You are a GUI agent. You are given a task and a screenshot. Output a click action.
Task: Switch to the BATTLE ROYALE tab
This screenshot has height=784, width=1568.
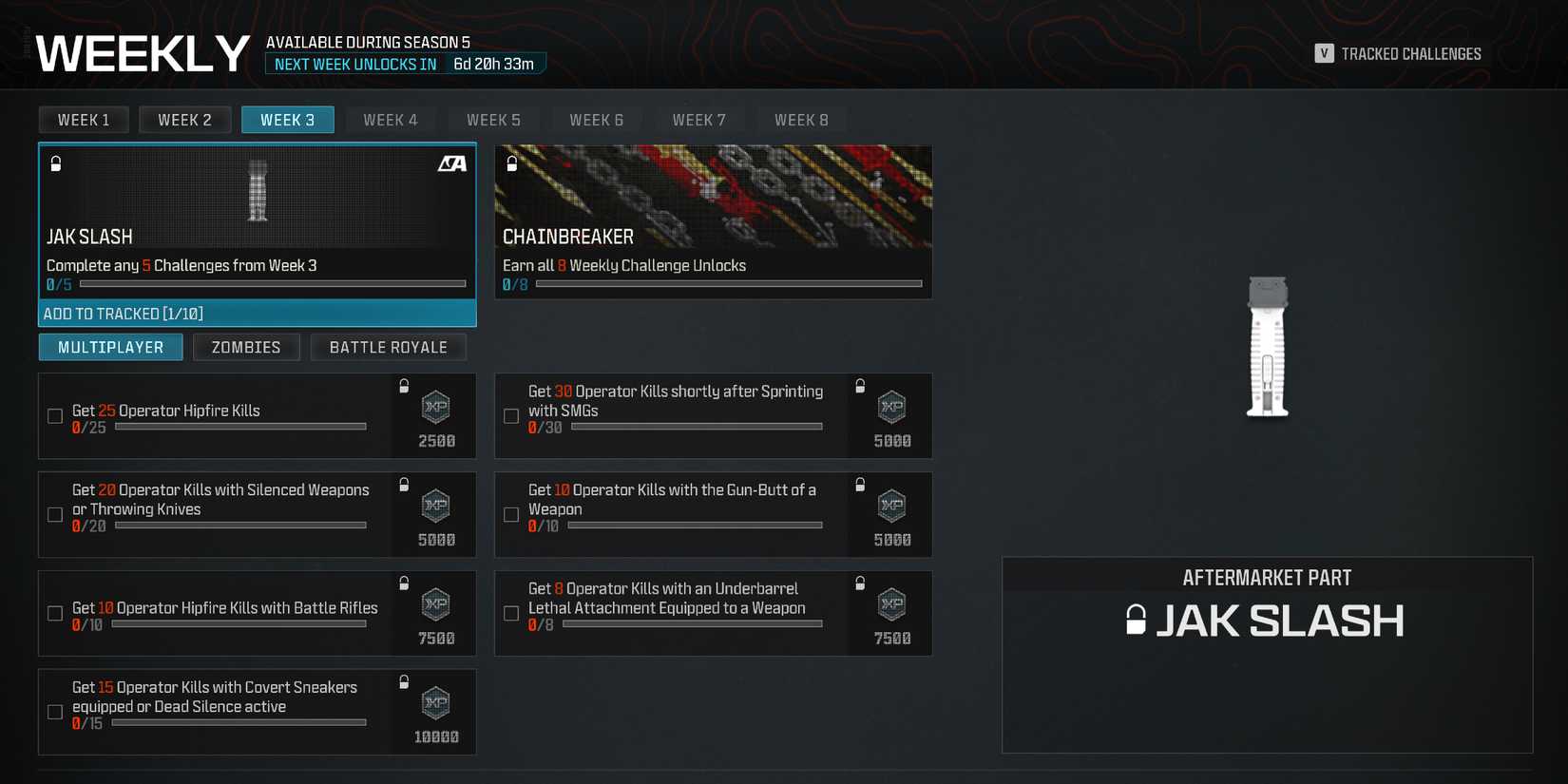point(388,347)
